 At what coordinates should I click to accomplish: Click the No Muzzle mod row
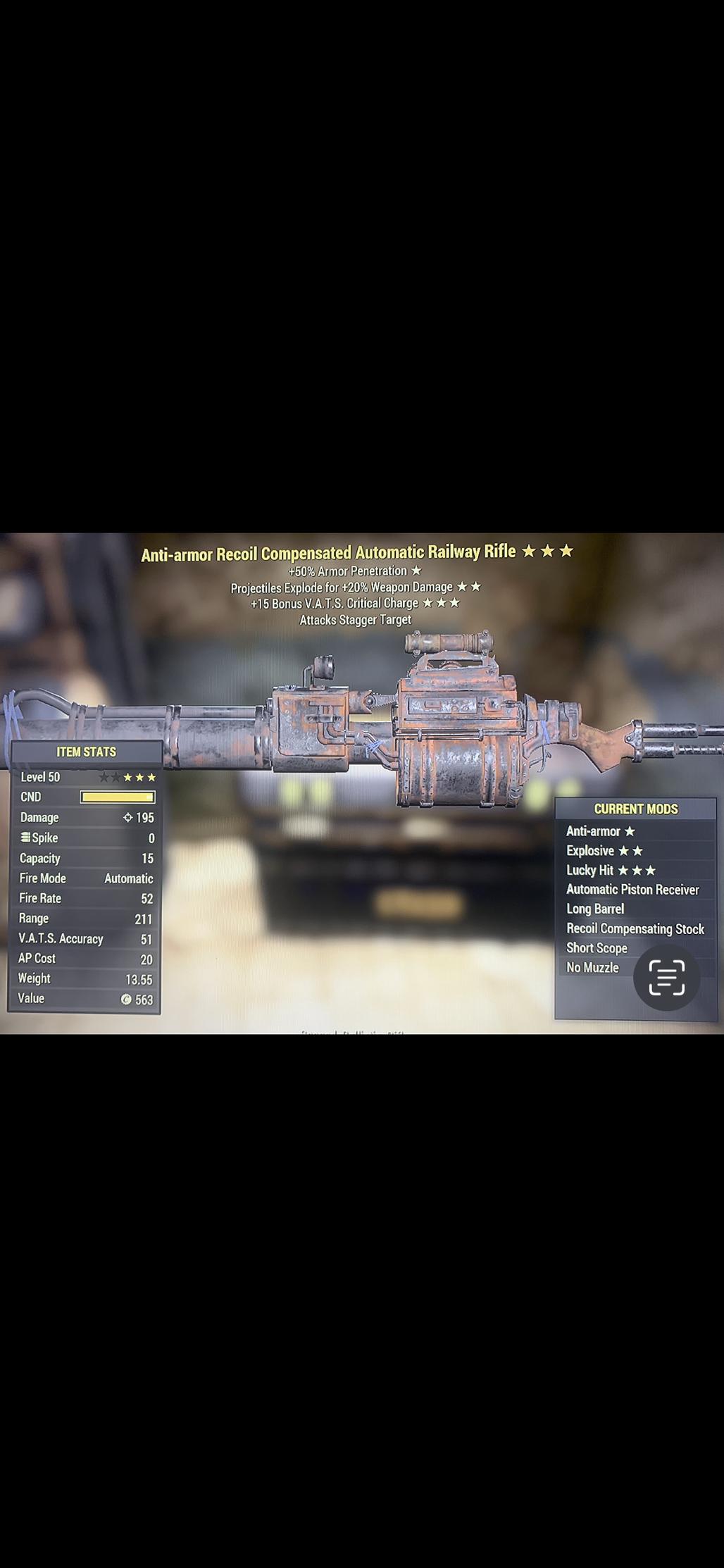[592, 968]
